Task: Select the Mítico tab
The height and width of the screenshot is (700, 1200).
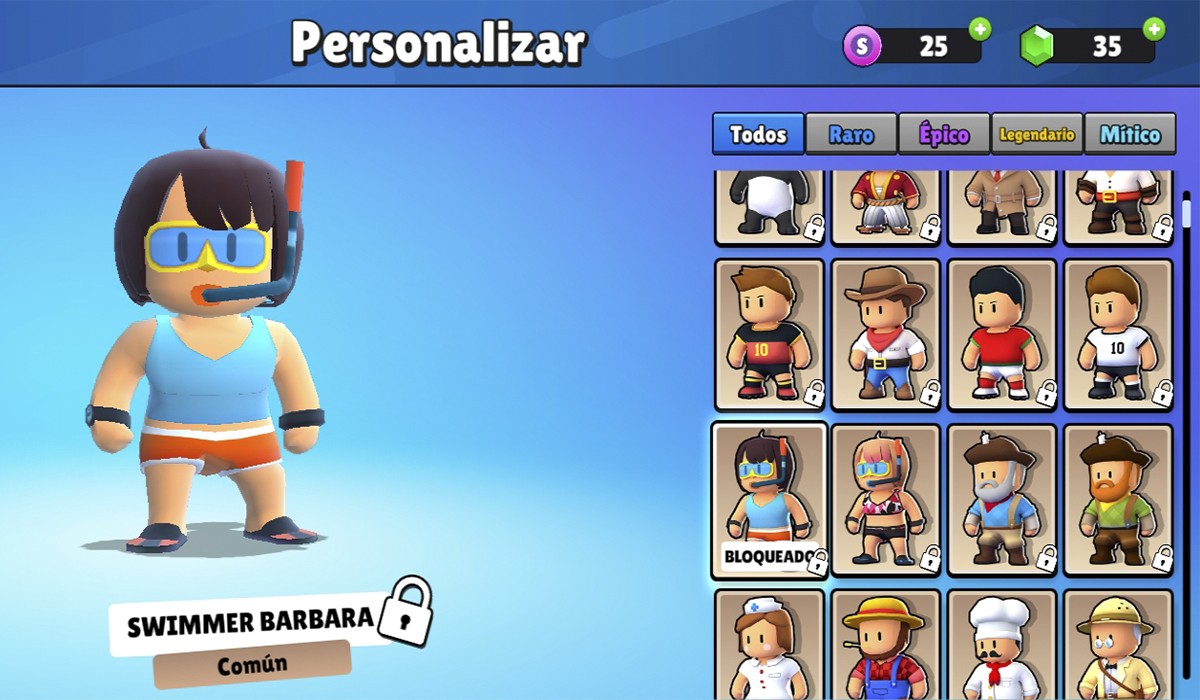Action: point(1130,134)
